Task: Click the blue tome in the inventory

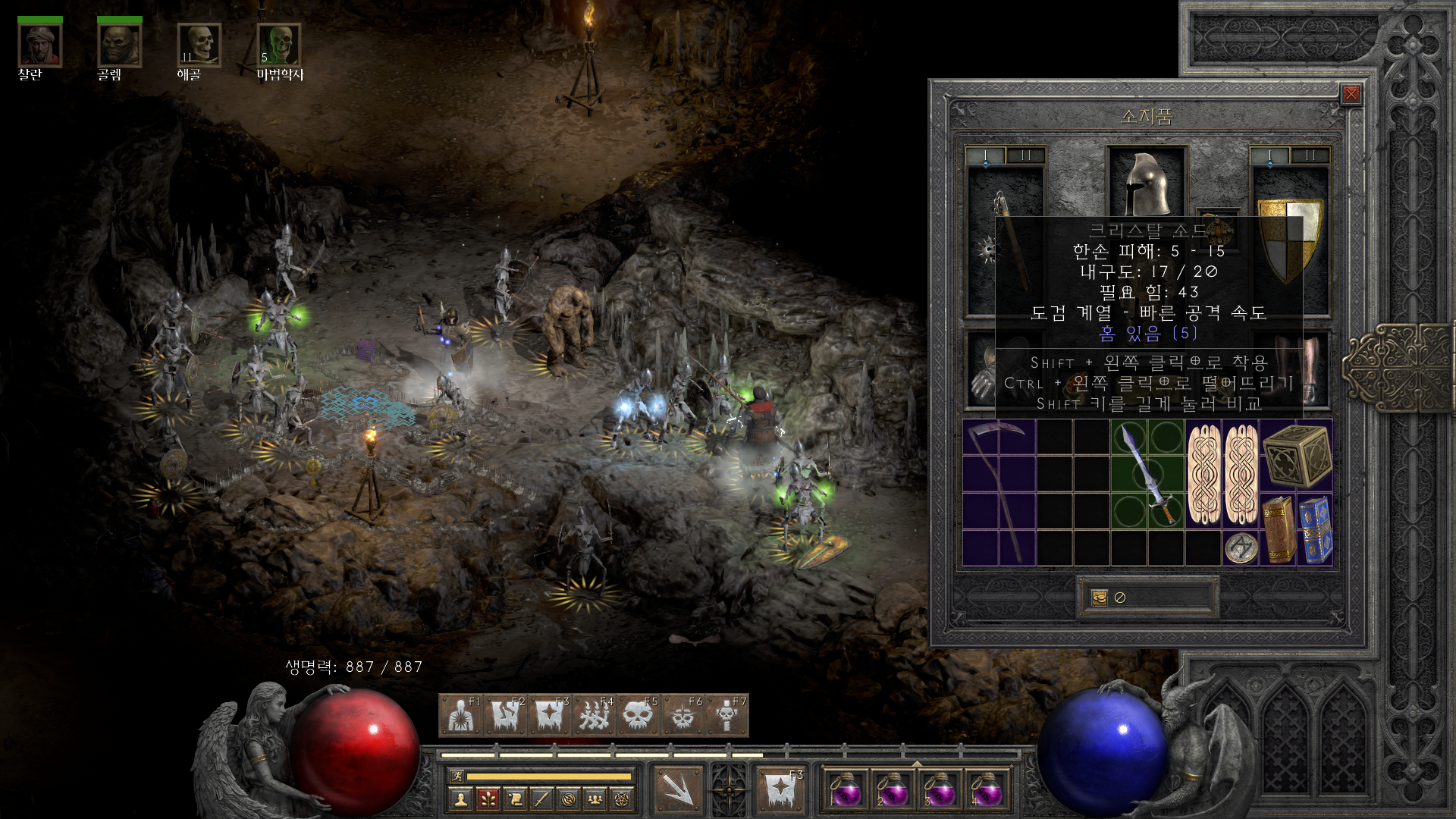Action: coord(1316,530)
